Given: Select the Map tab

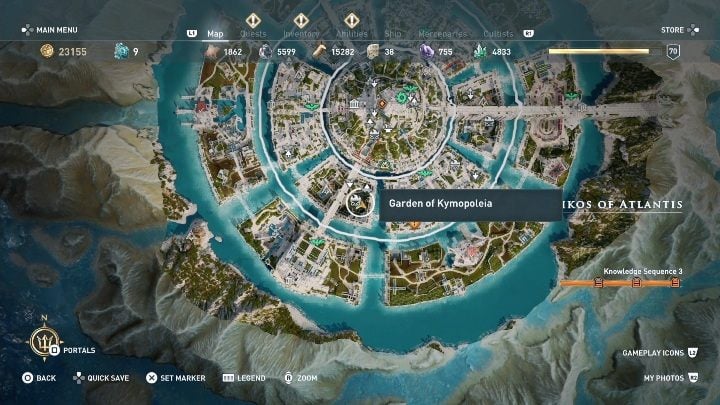Looking at the screenshot, I should pyautogui.click(x=215, y=33).
